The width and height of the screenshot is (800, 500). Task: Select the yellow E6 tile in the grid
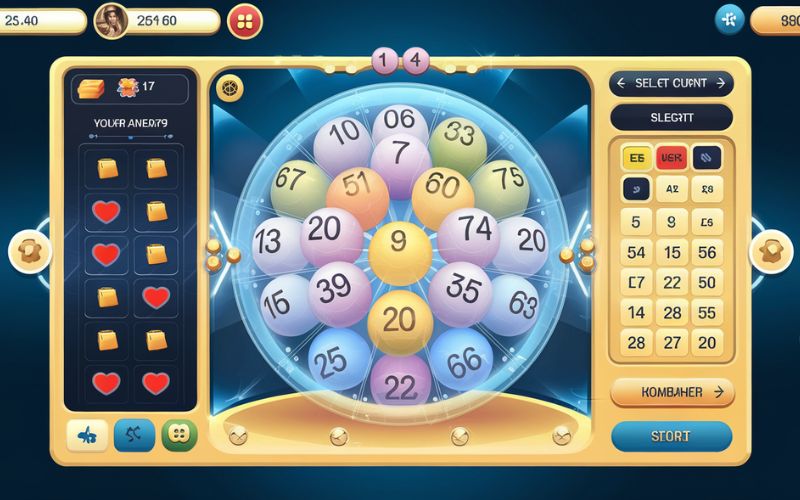tap(636, 157)
